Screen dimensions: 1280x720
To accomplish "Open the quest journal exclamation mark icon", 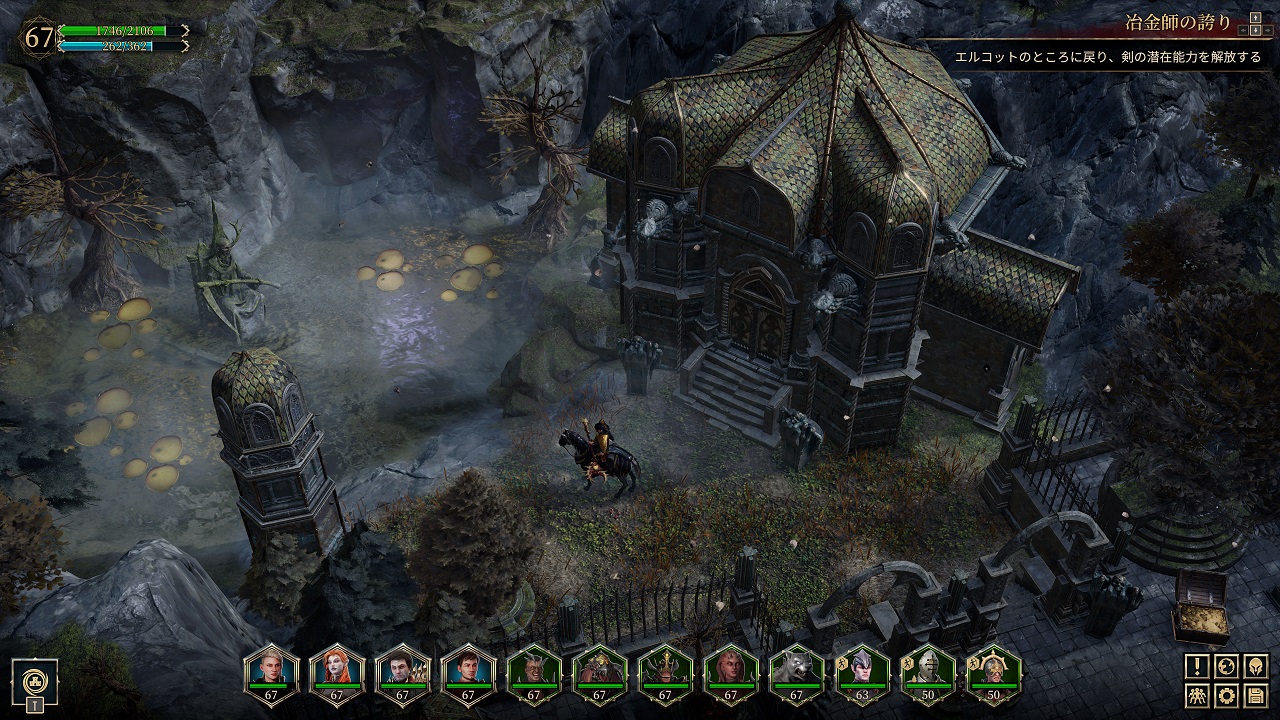I will pyautogui.click(x=1198, y=666).
